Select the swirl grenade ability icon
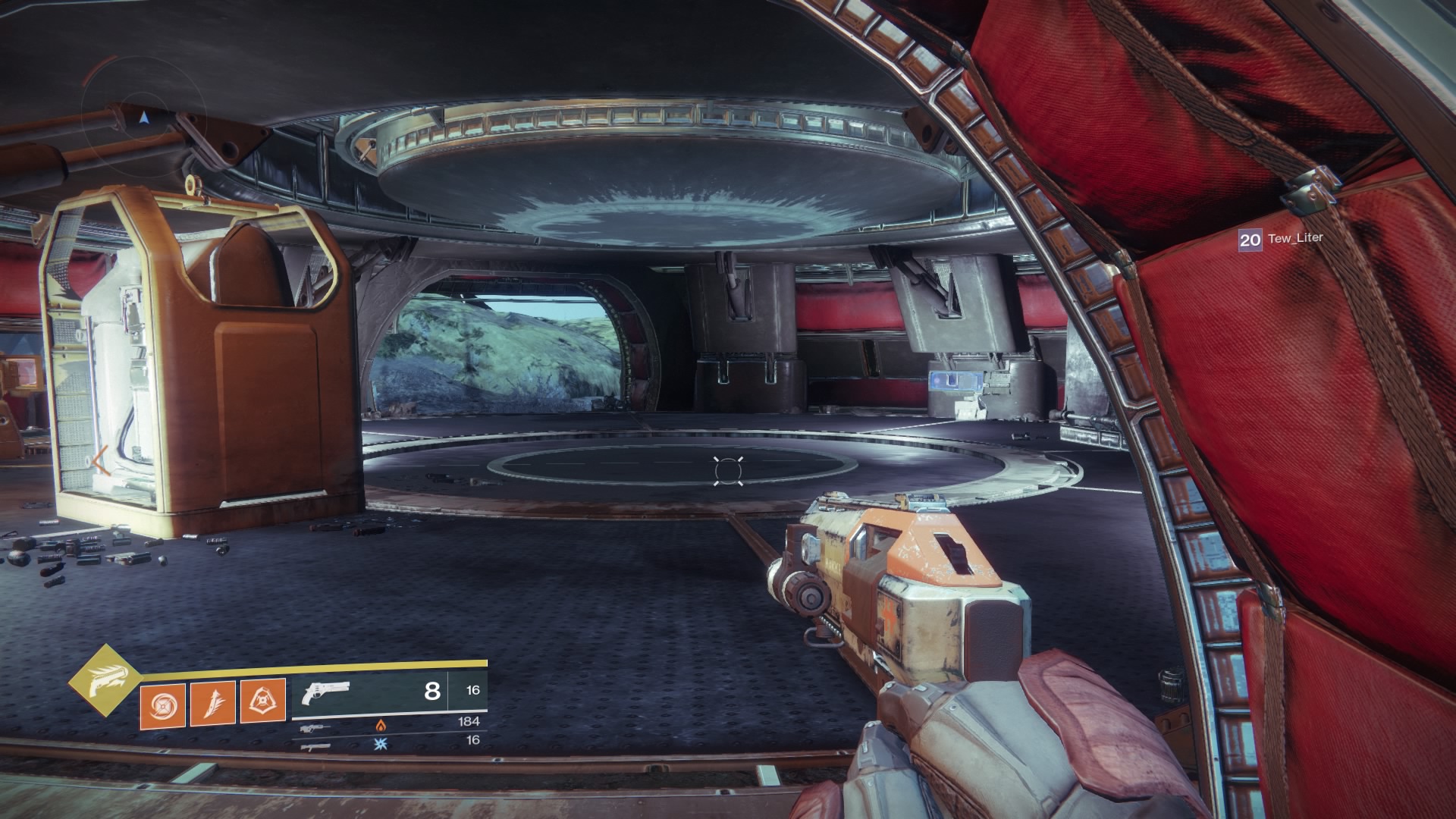Screen dimensions: 1456x819 (162, 701)
